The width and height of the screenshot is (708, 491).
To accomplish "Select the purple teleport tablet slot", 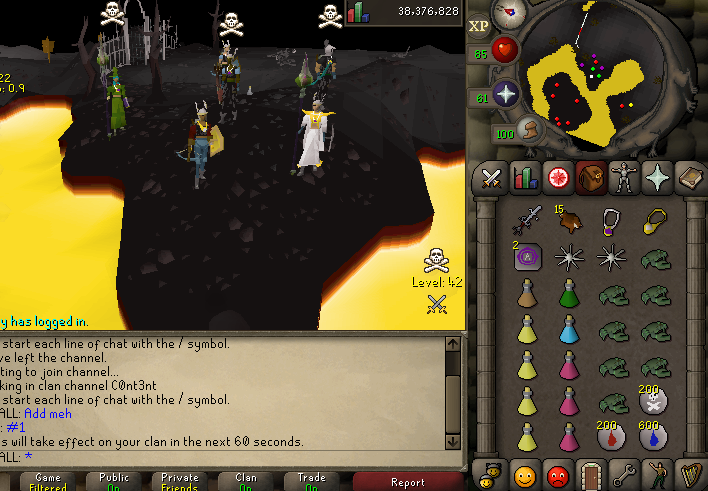I will [x=527, y=257].
